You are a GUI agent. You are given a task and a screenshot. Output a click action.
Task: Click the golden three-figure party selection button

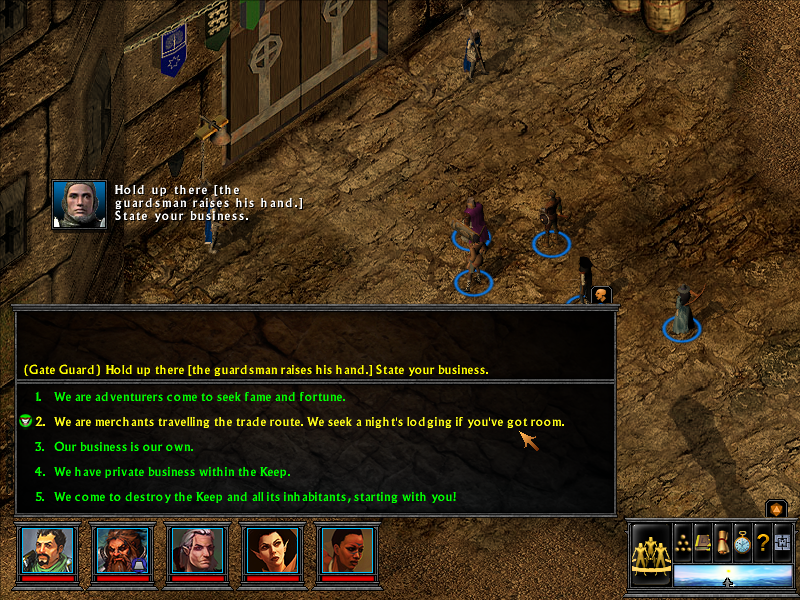click(x=651, y=553)
